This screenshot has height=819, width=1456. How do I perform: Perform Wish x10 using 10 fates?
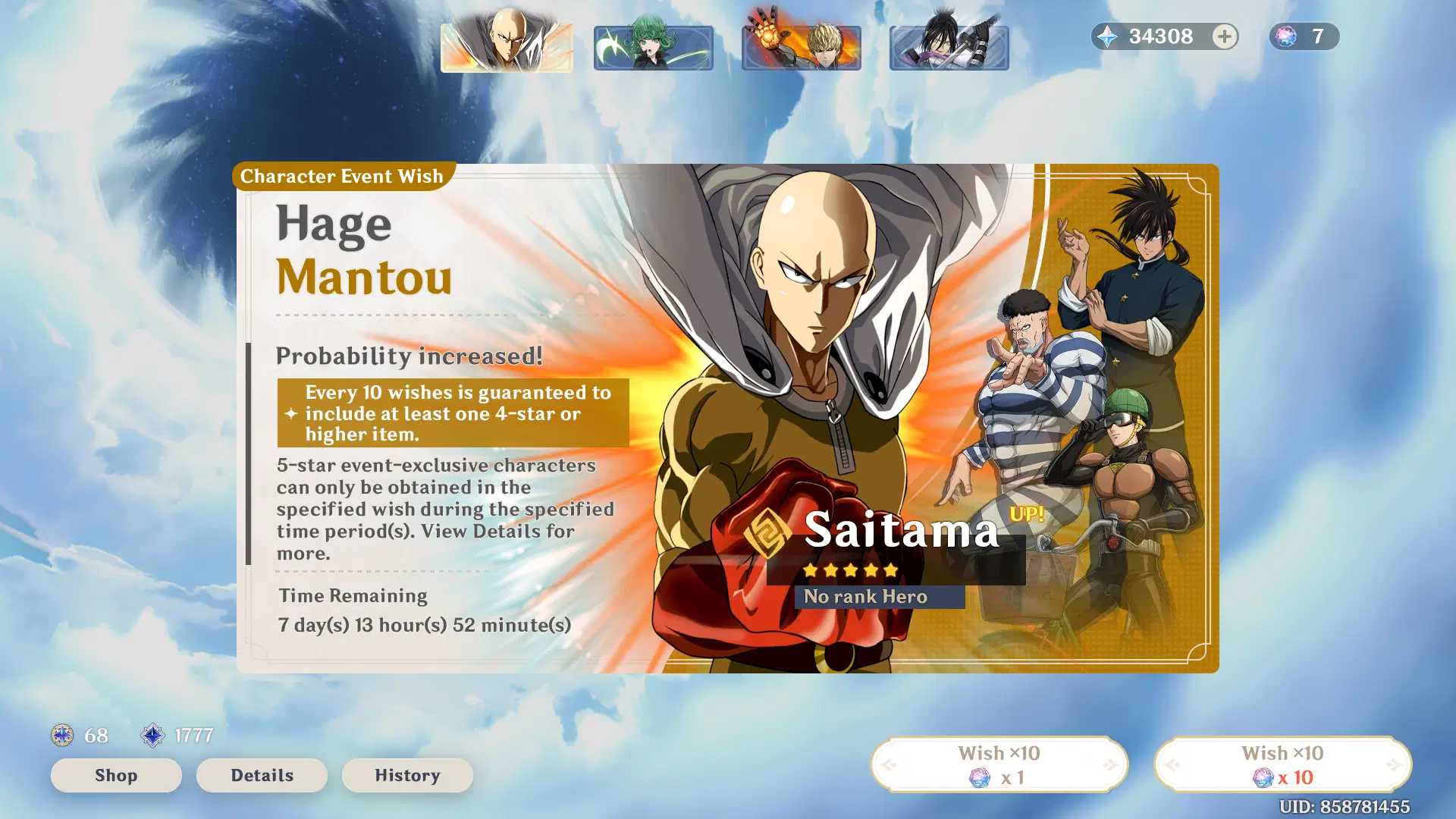pyautogui.click(x=1282, y=764)
